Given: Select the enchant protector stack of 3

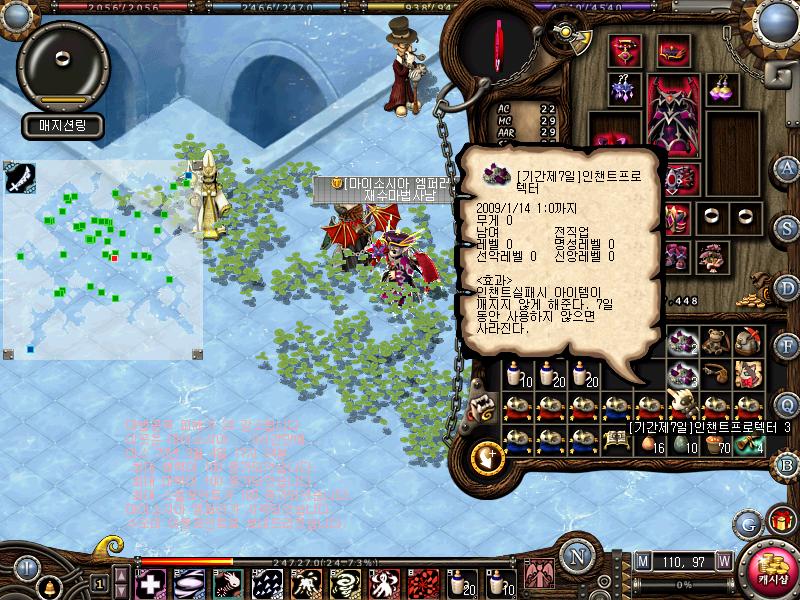Looking at the screenshot, I should click(683, 375).
